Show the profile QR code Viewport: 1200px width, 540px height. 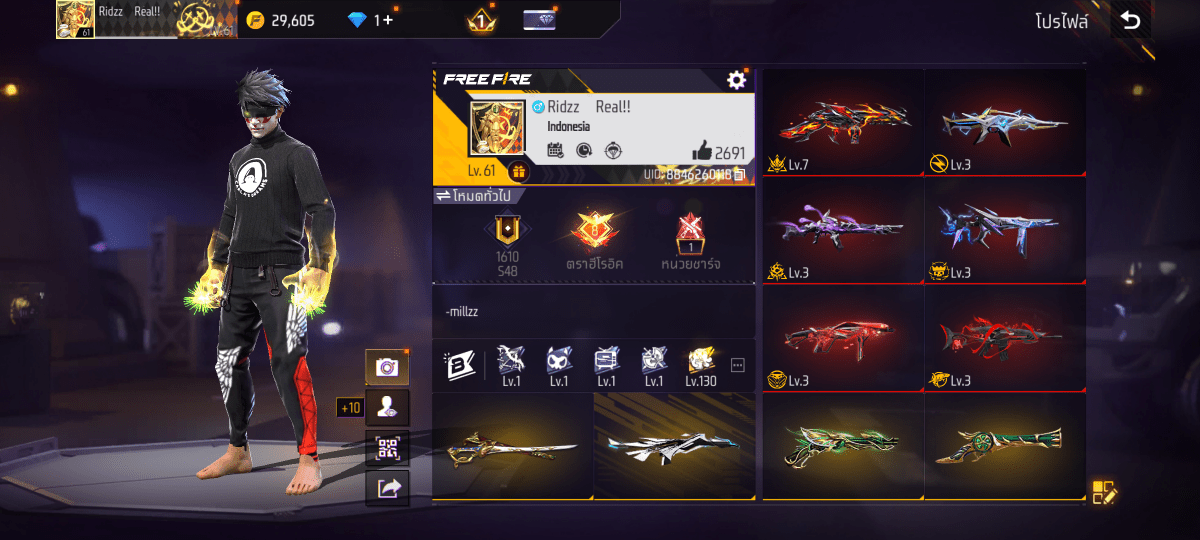click(x=387, y=448)
